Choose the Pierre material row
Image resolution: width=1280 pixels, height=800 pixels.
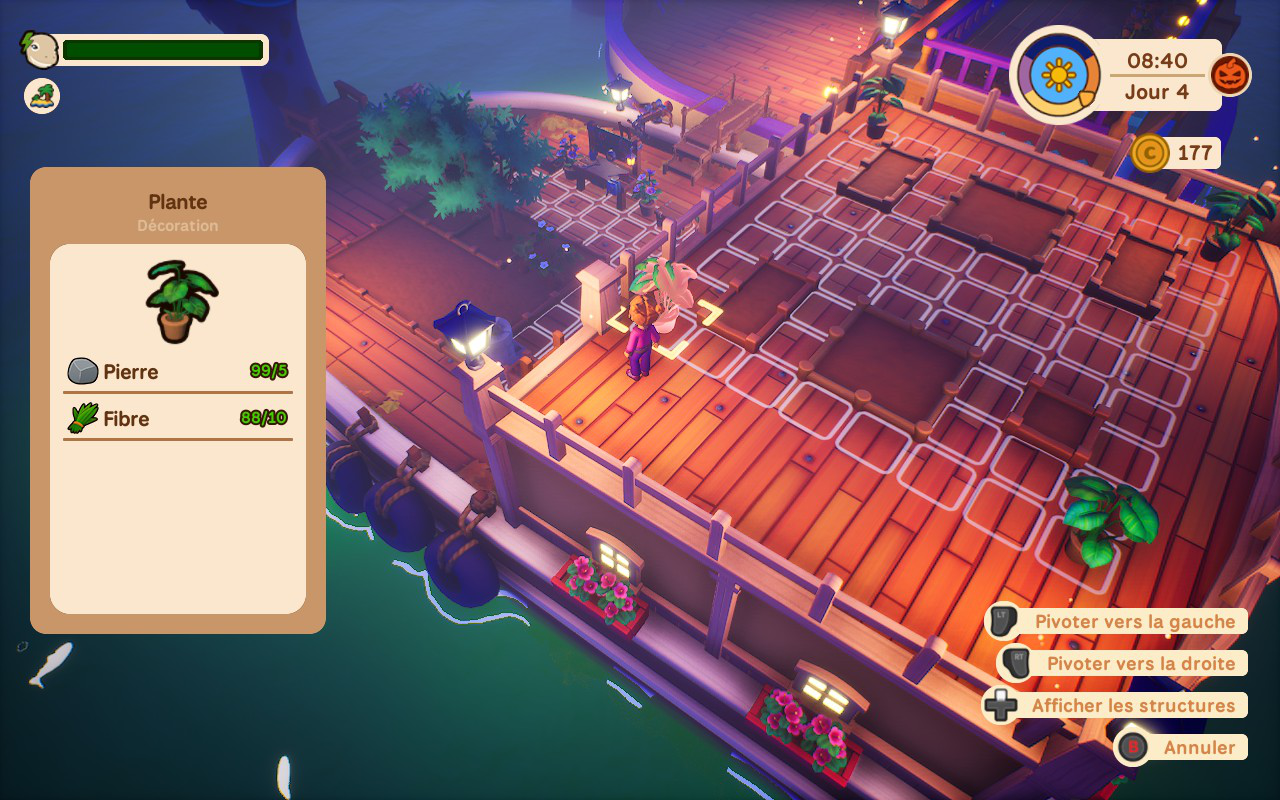tap(178, 372)
